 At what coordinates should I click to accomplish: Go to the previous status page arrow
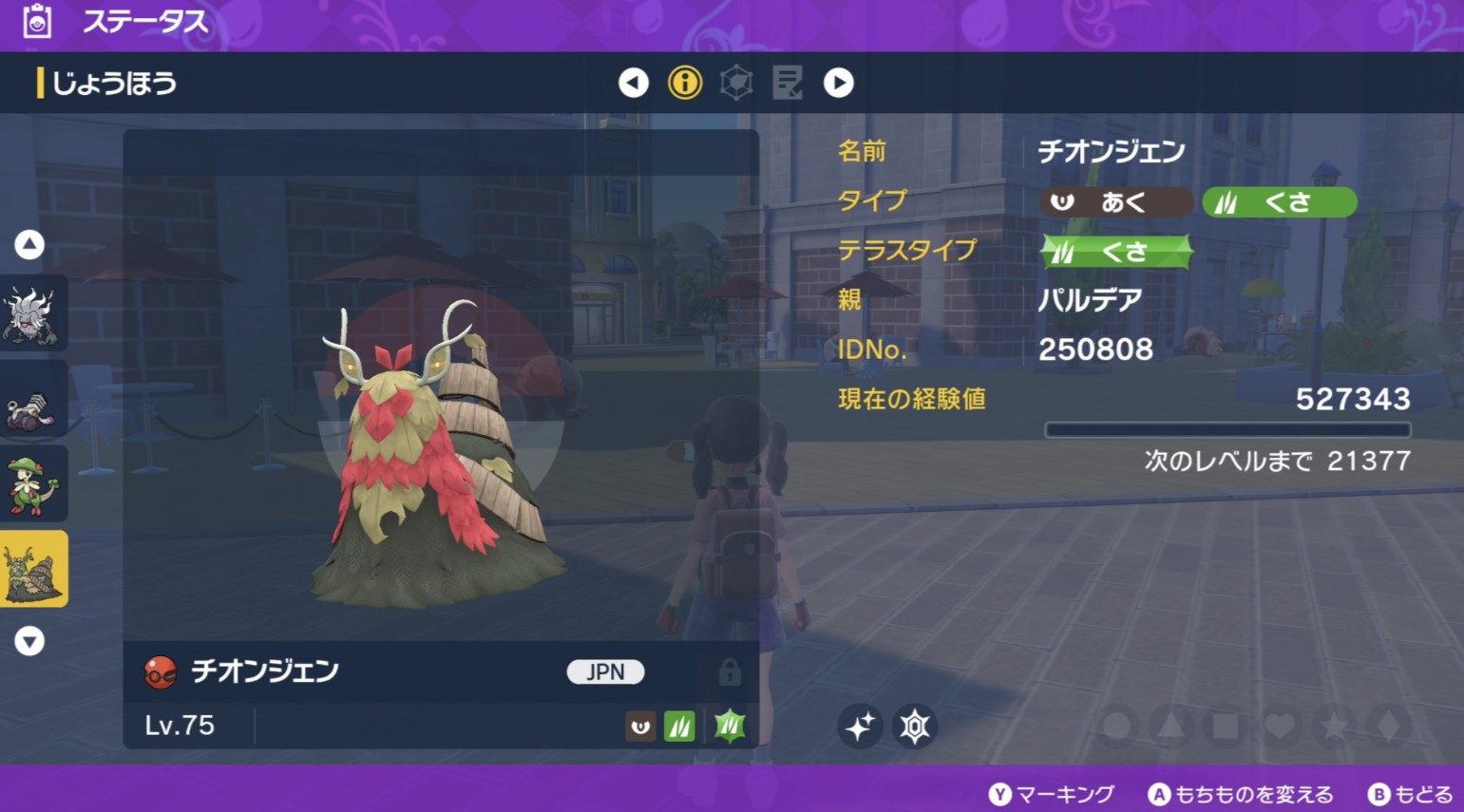[634, 83]
